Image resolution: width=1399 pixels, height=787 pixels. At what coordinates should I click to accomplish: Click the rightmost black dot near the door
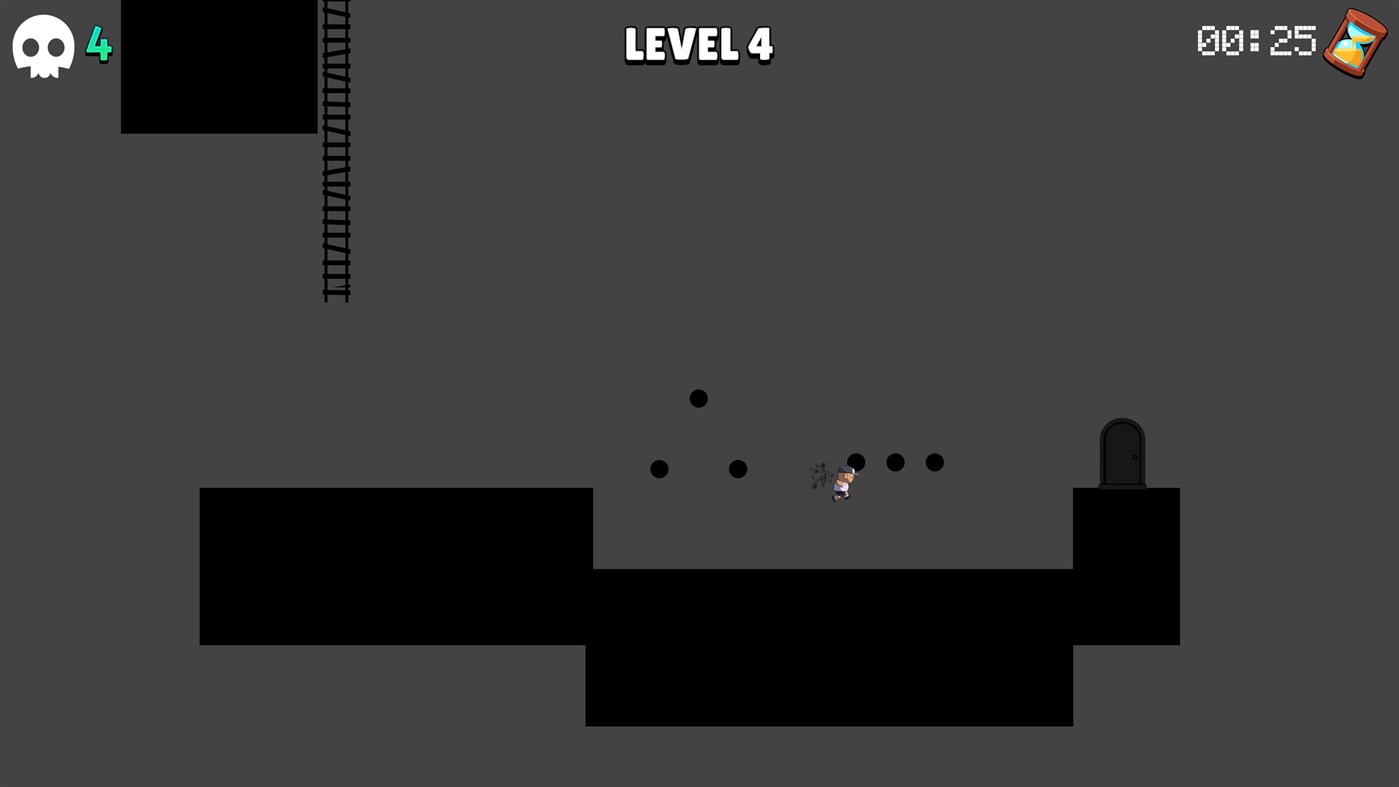point(934,461)
